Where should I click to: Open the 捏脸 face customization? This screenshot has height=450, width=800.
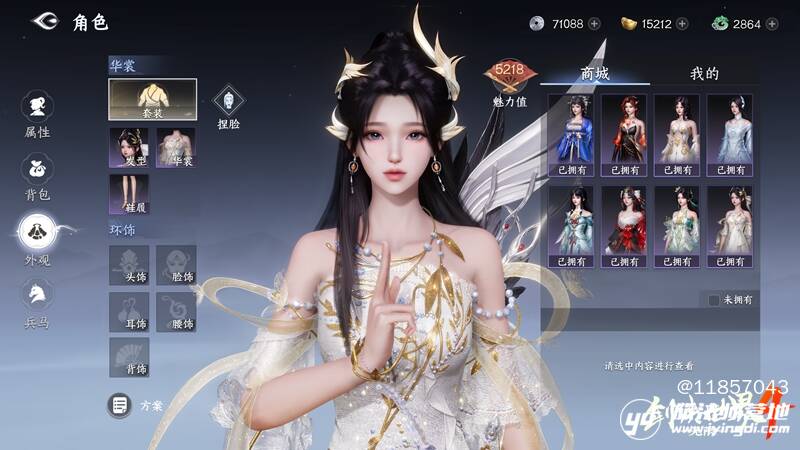click(228, 103)
